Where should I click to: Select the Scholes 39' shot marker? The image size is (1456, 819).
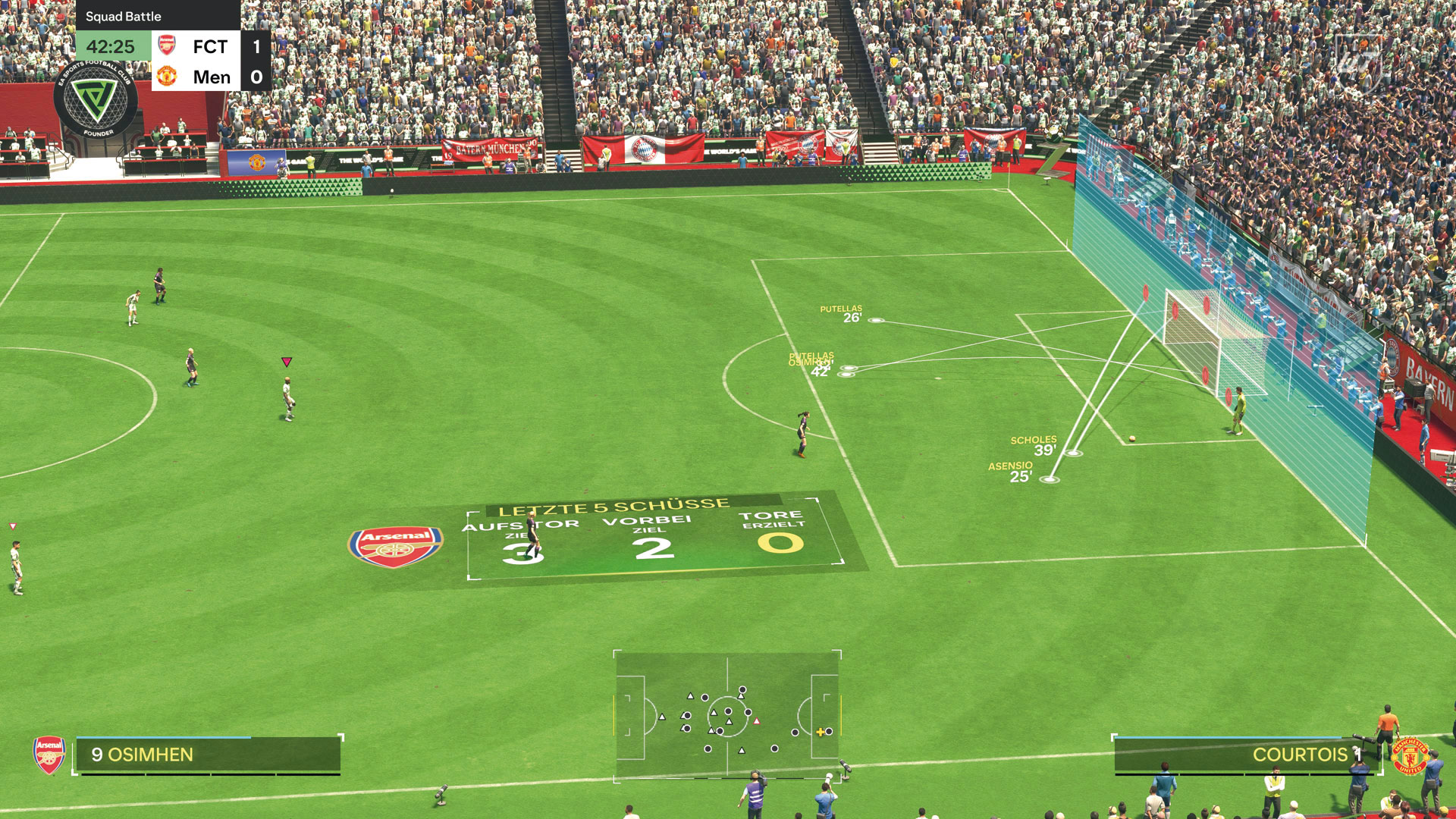point(1074,453)
